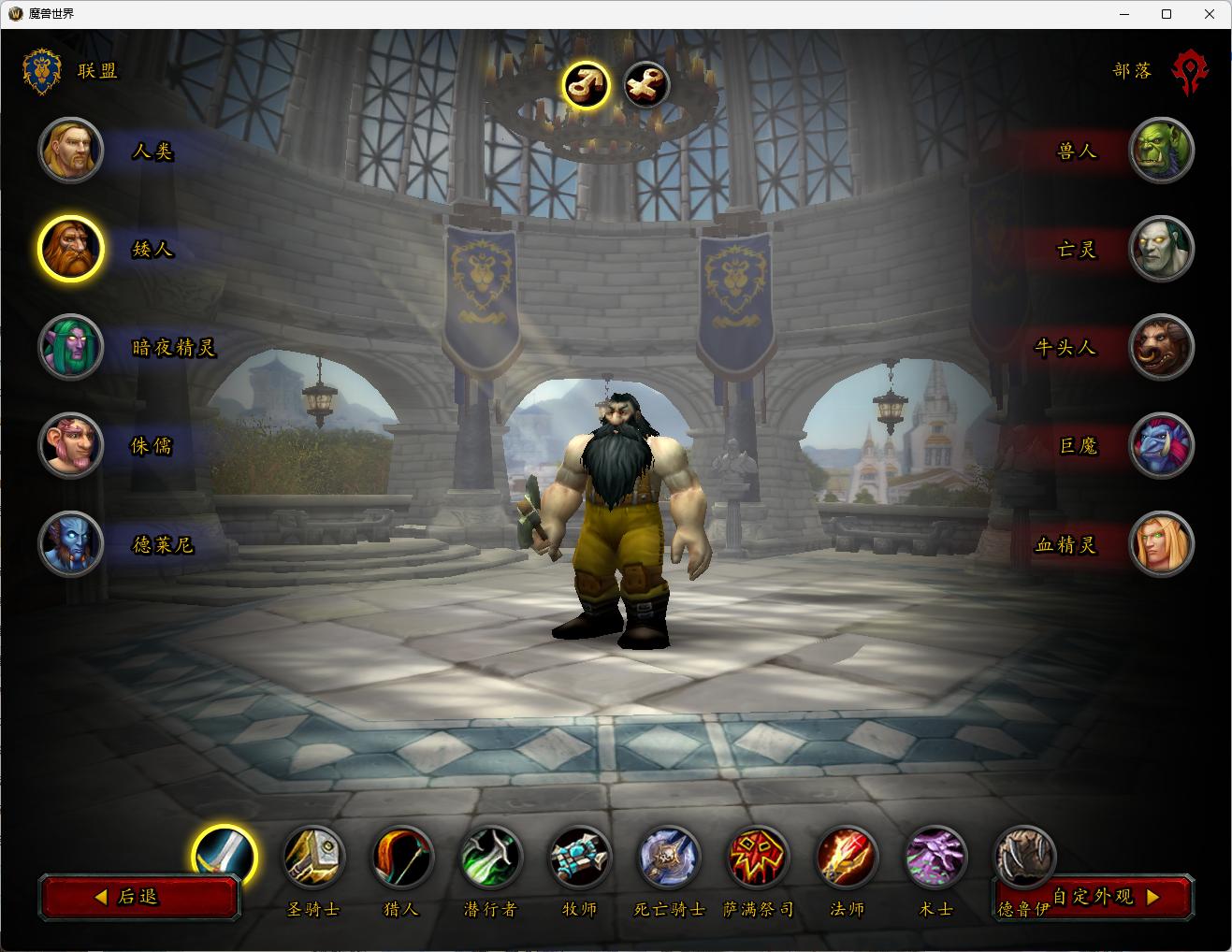Choose the Dwarf race portrait (矮人)

(x=70, y=249)
